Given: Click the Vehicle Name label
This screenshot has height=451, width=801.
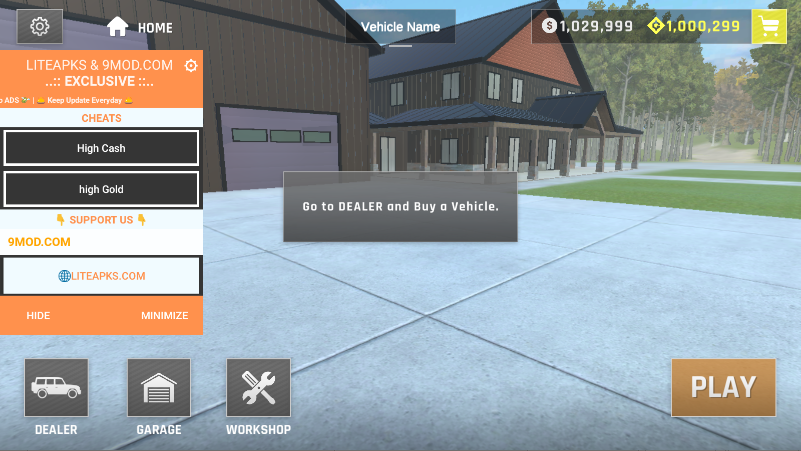Looking at the screenshot, I should tap(400, 27).
